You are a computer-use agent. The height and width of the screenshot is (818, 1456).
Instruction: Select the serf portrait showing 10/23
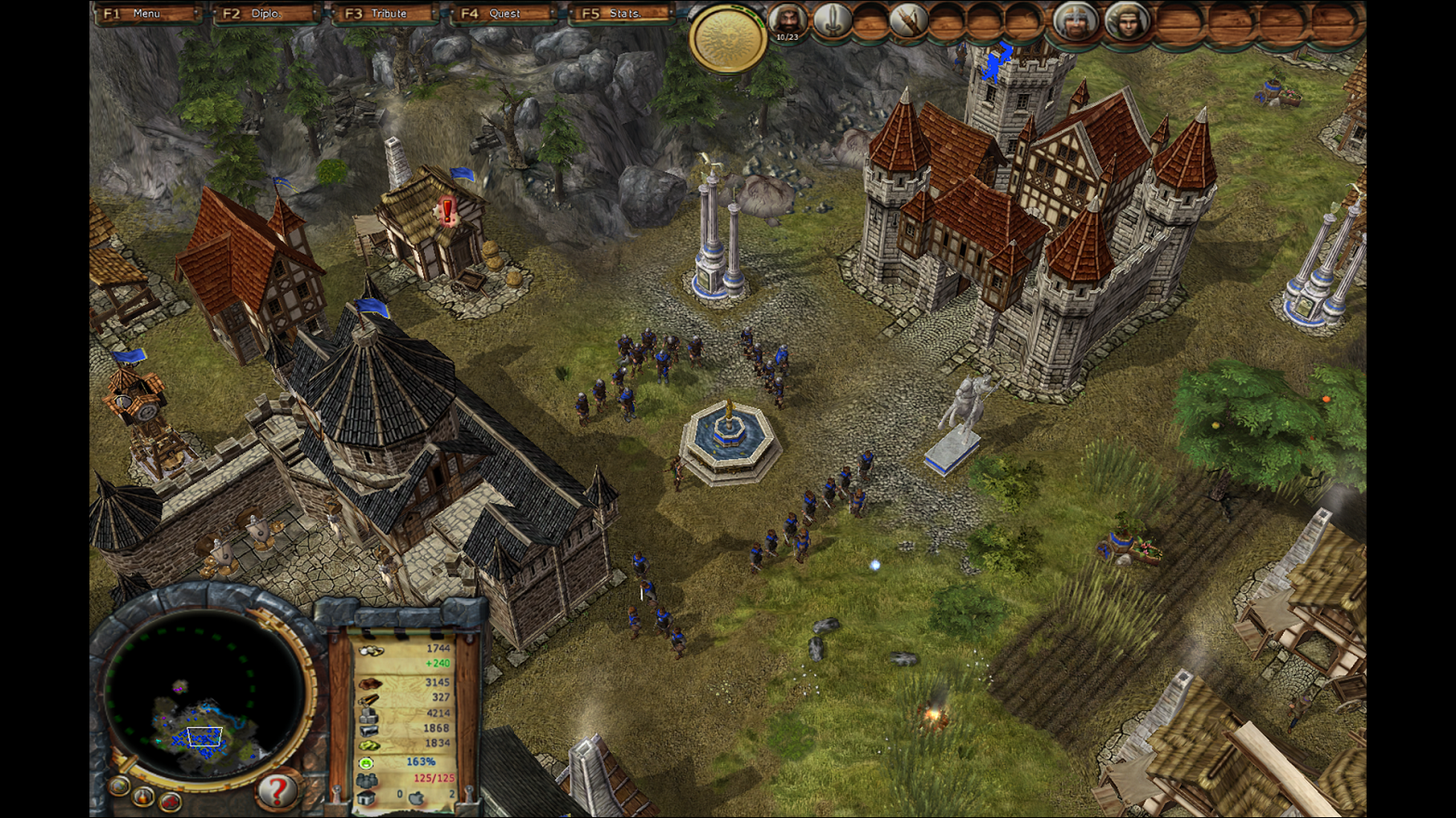click(x=787, y=20)
